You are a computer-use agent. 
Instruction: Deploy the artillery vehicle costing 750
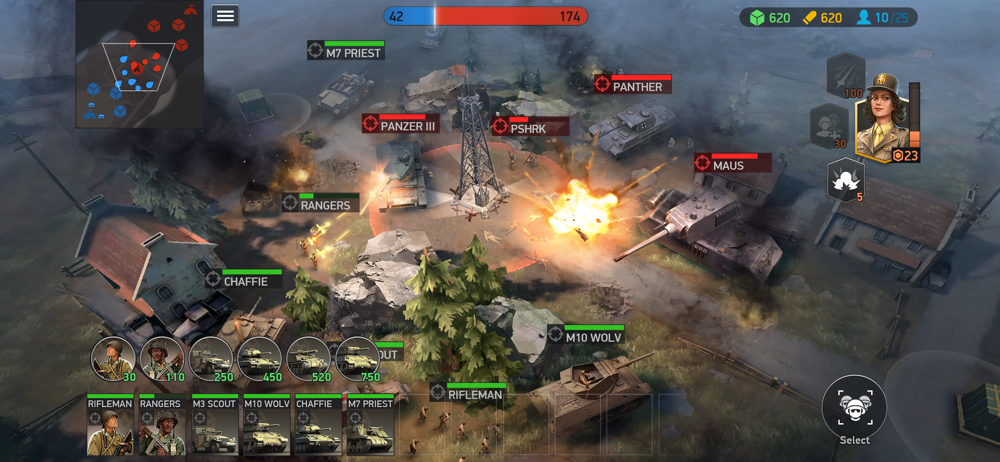357,358
